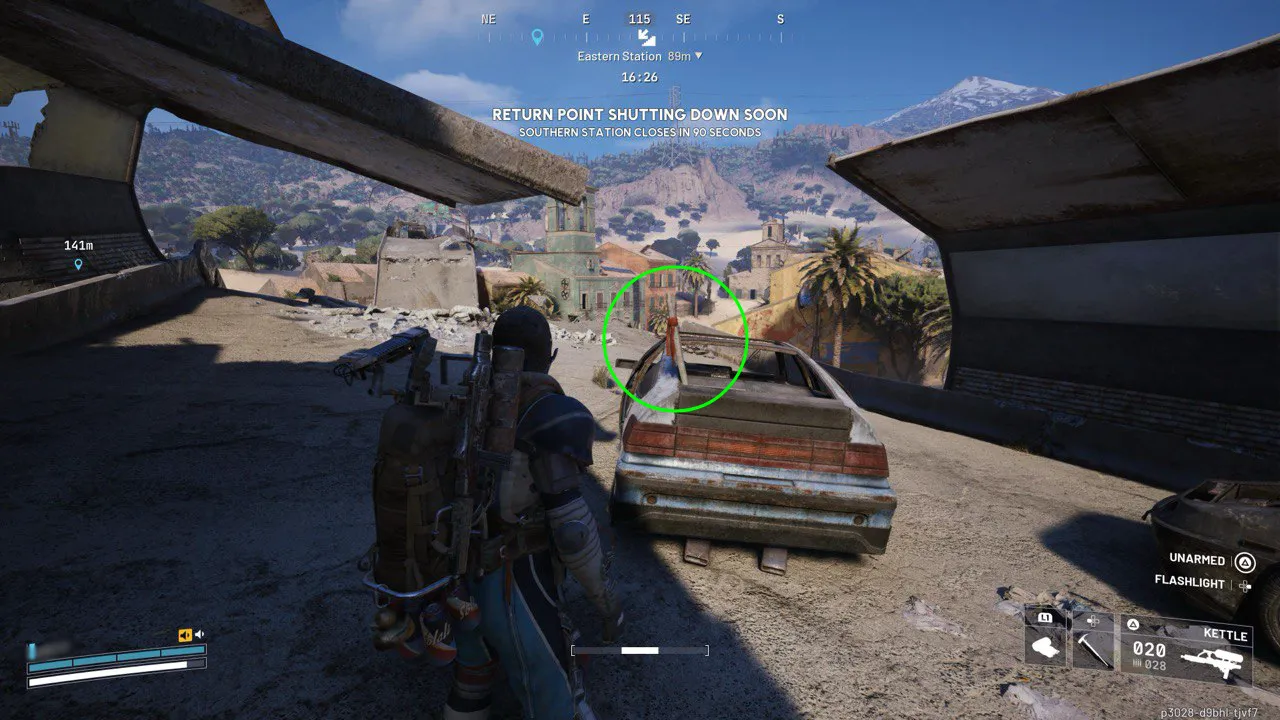Click the triangle button prompt next to UNARMED
This screenshot has height=720, width=1280.
pyautogui.click(x=1244, y=562)
